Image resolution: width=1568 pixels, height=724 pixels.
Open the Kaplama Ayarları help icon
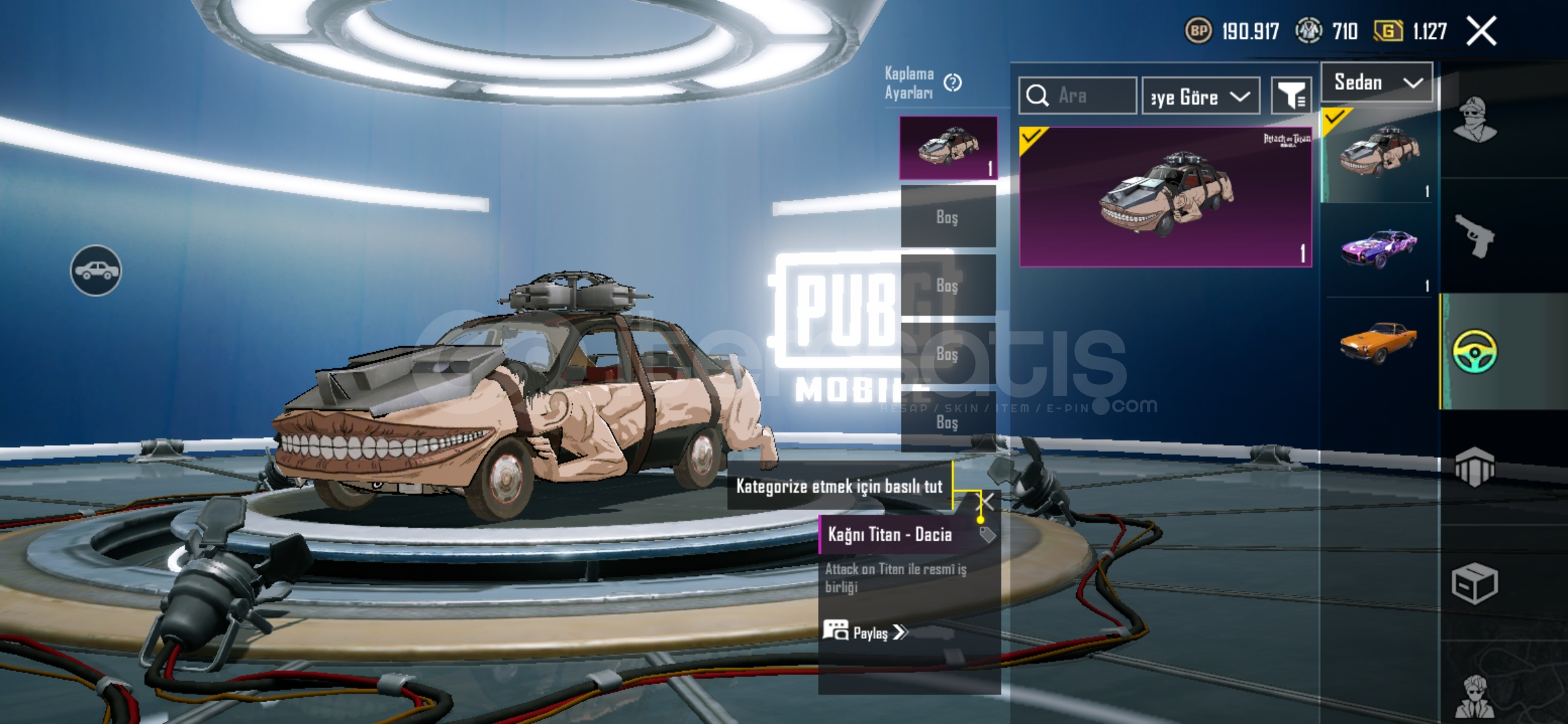point(952,83)
